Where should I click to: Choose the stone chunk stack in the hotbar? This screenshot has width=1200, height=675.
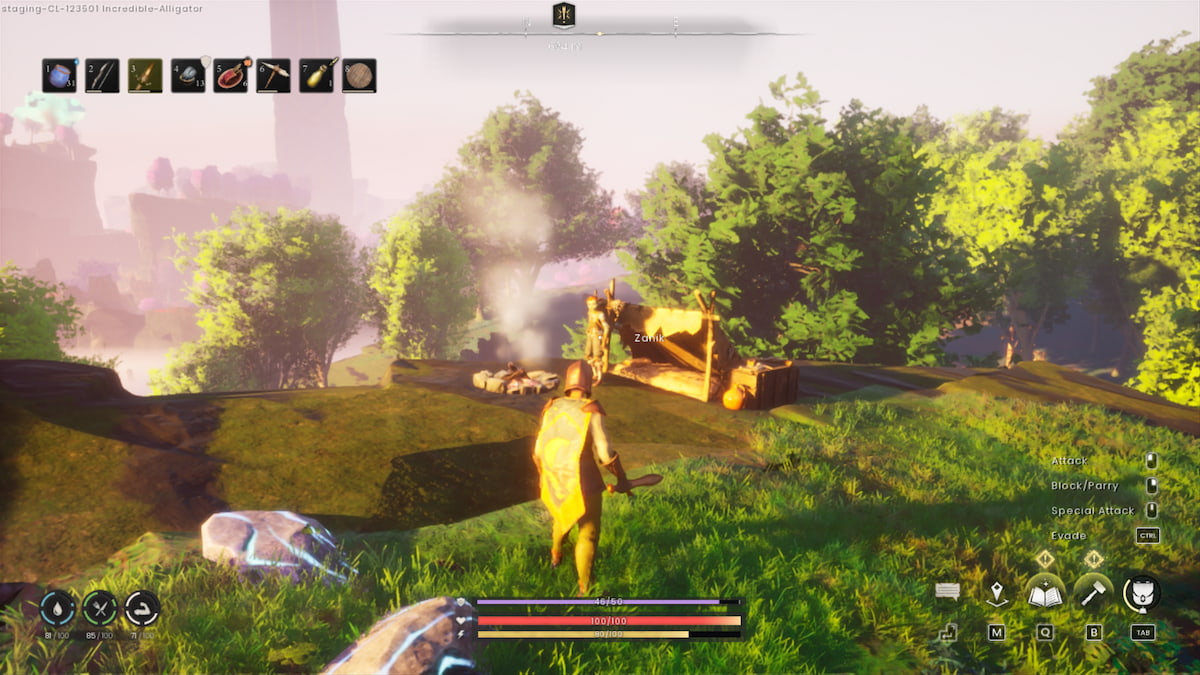(x=188, y=76)
